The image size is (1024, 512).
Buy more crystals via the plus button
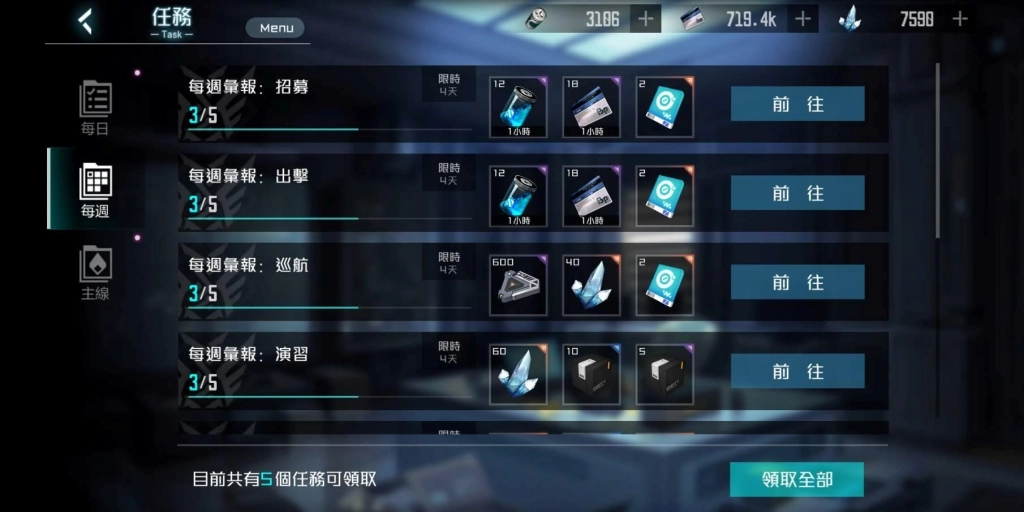960,18
